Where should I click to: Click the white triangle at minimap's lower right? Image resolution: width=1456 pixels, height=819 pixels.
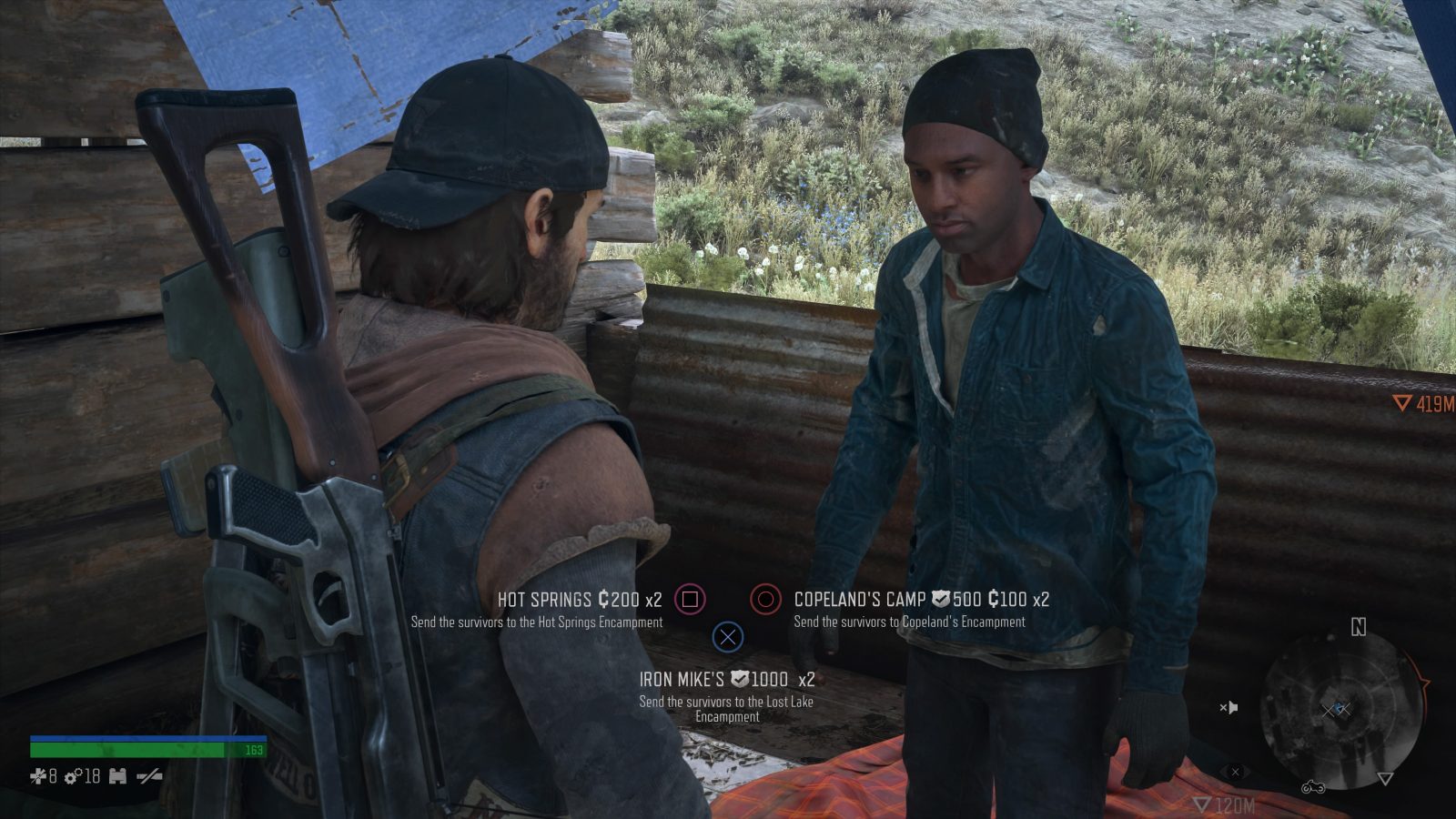tap(1385, 778)
